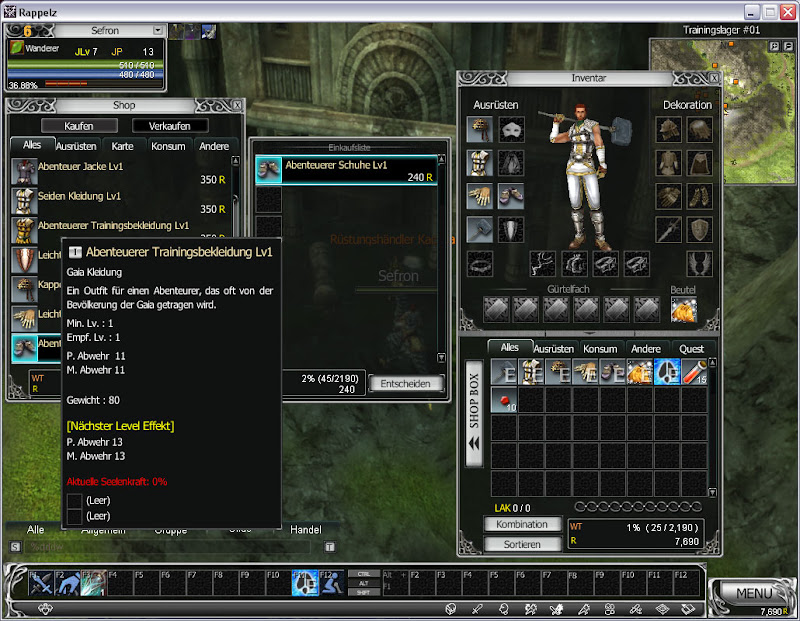Select the red potion in inventory

coord(504,400)
